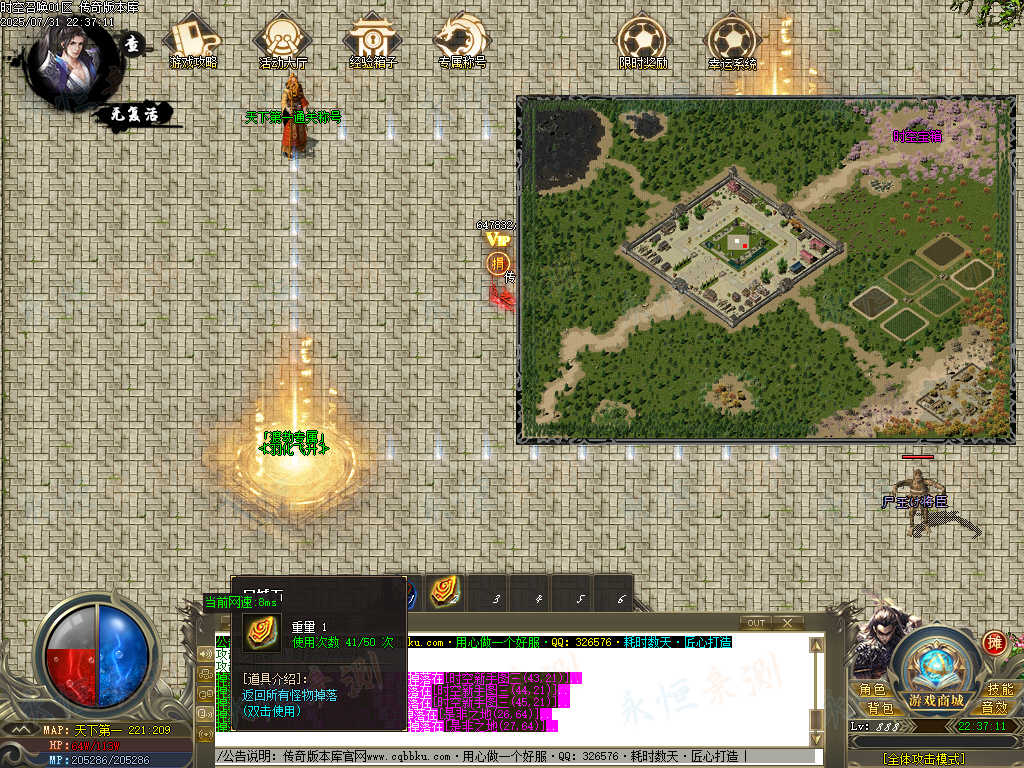Click the ink-circle 查 button beside portrait

133,45
